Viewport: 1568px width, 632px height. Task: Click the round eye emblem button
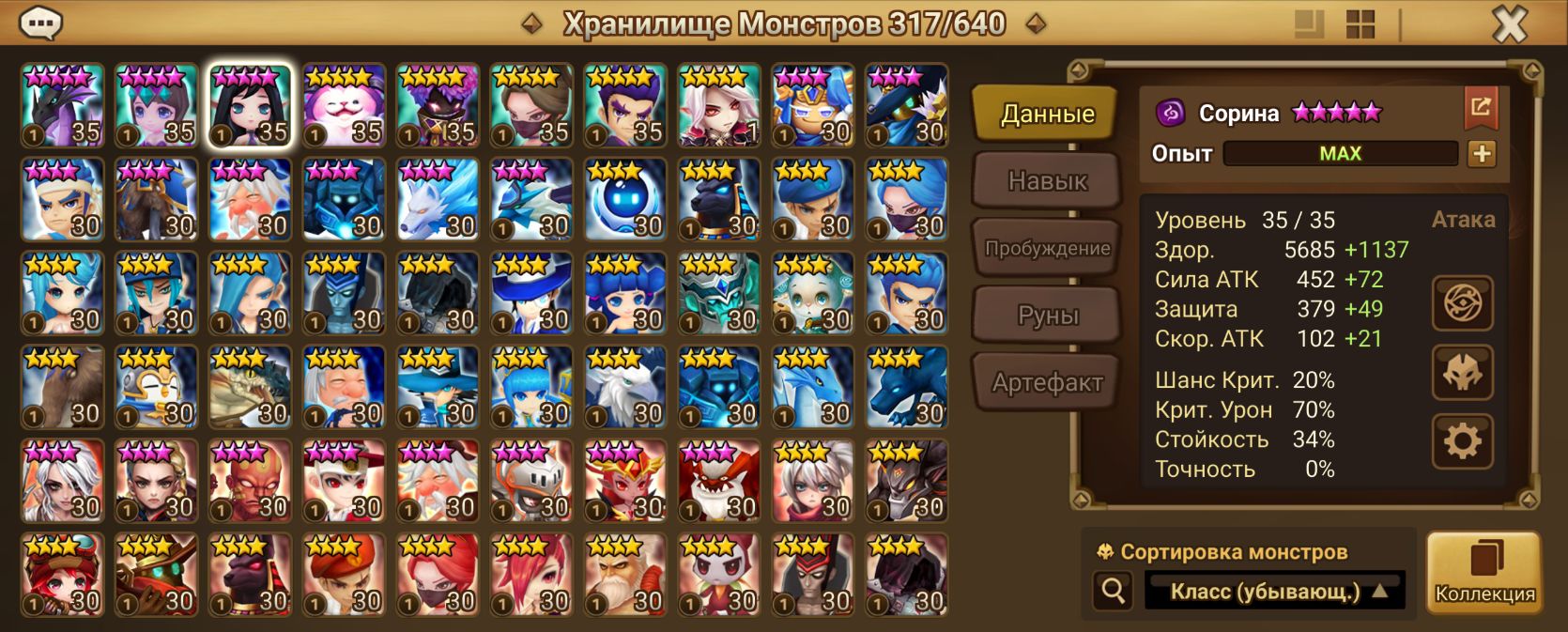(x=1462, y=303)
